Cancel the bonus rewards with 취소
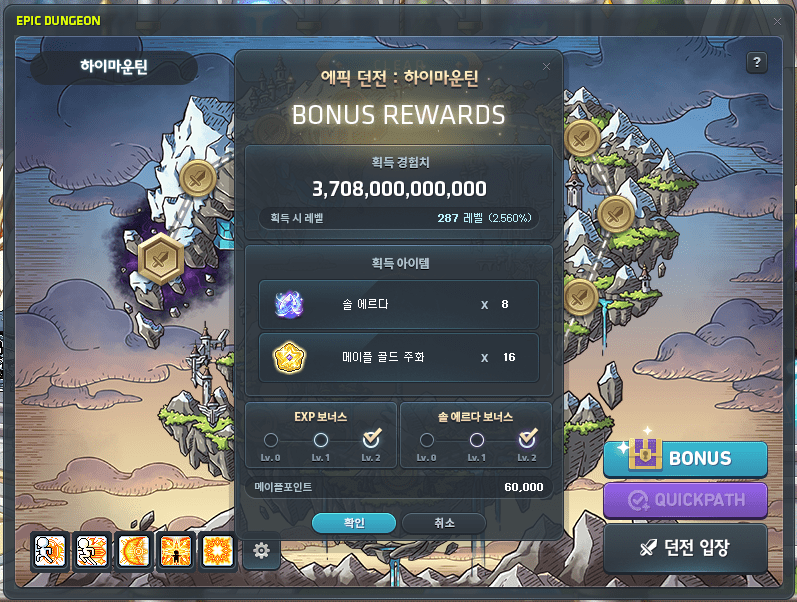 click(x=444, y=523)
